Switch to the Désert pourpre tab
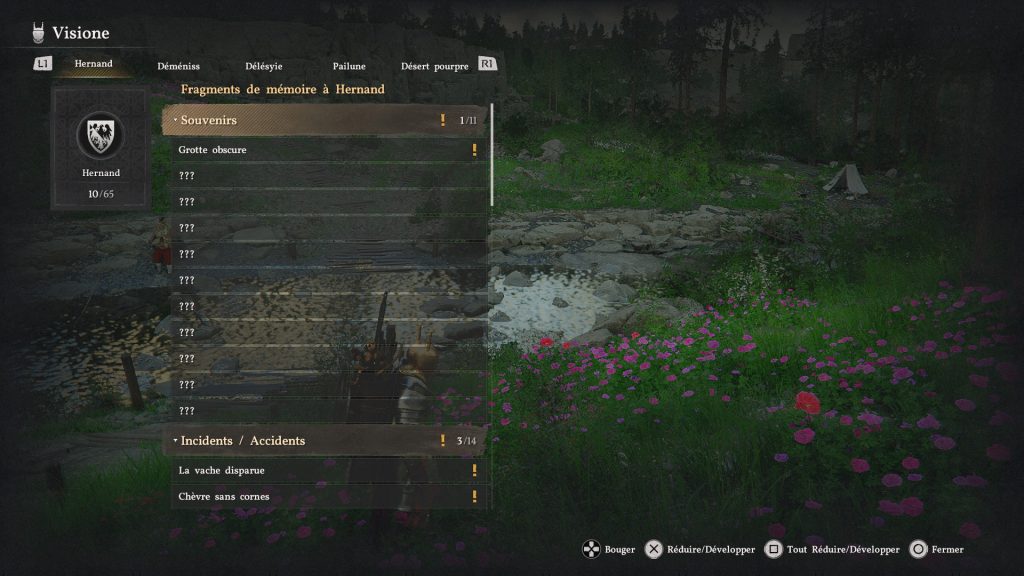The image size is (1024, 576). [434, 67]
